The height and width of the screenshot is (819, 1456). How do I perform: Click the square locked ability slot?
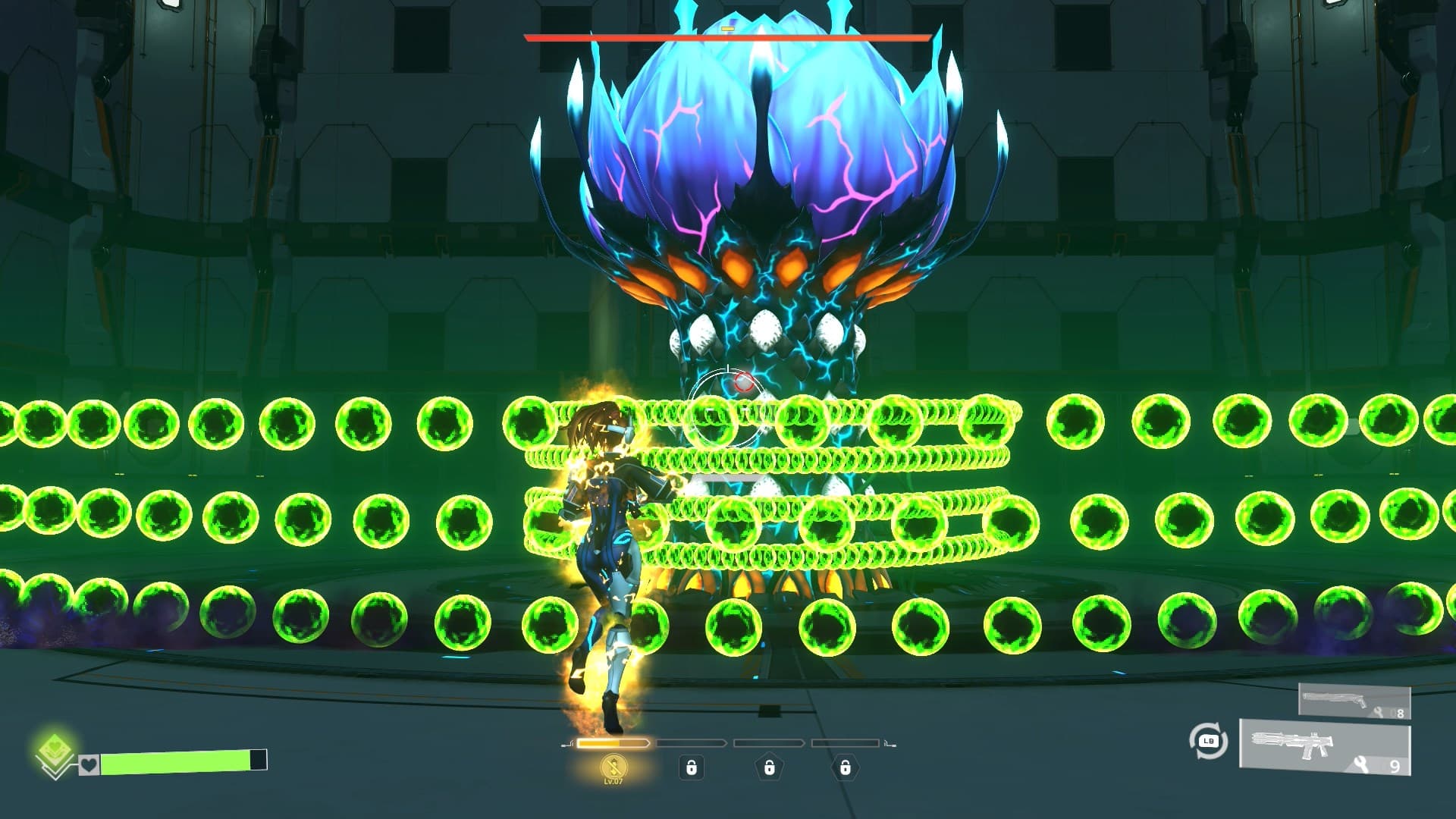click(692, 768)
